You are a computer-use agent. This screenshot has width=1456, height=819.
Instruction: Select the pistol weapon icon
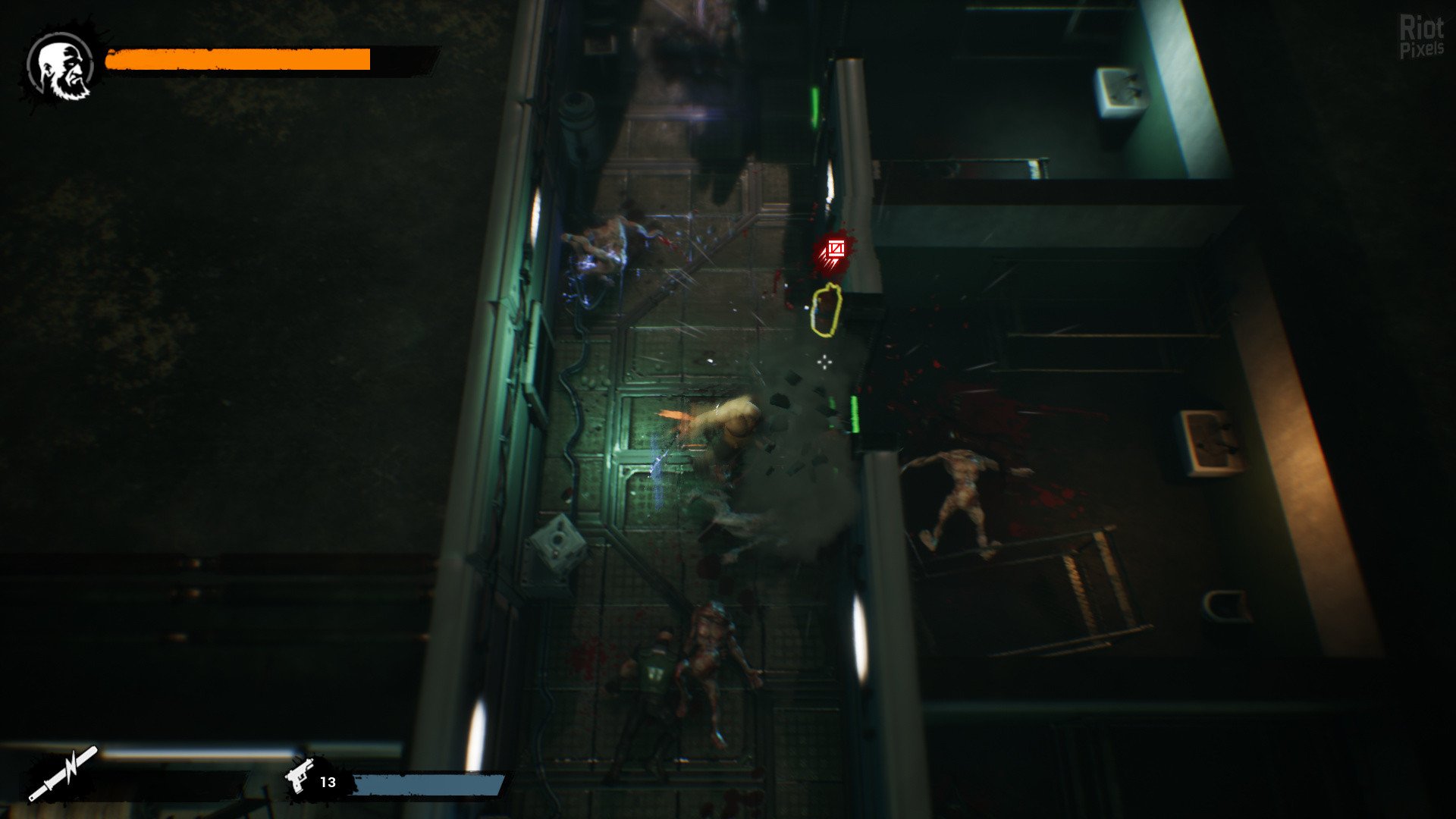[x=300, y=777]
